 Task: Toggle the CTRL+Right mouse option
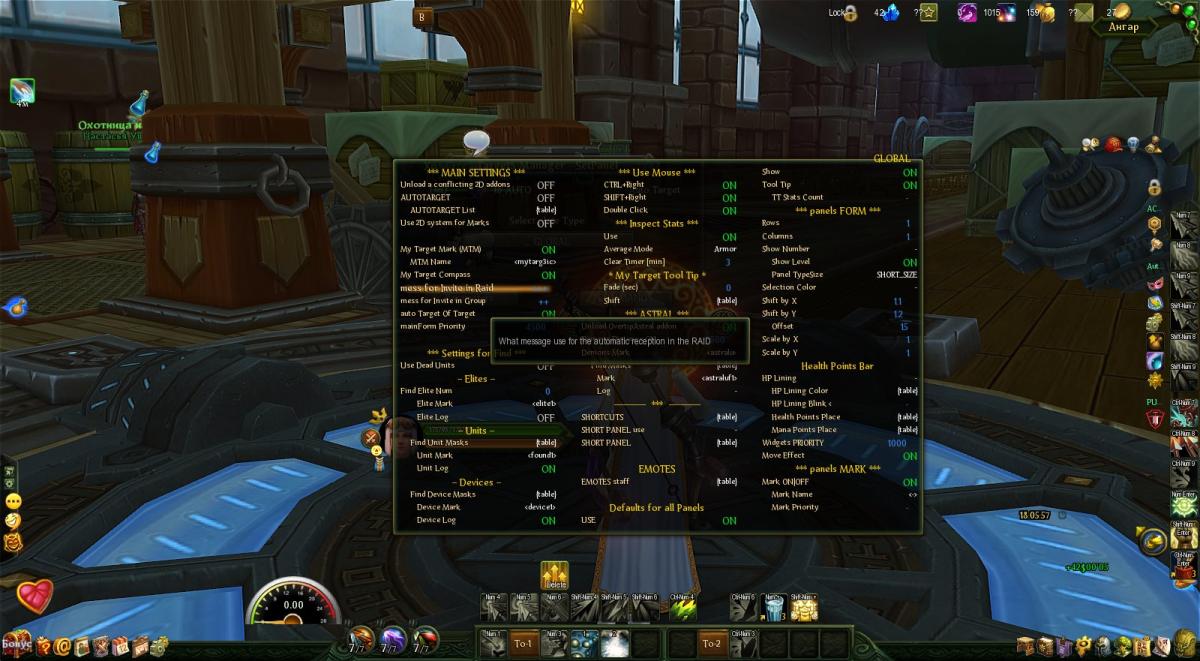click(729, 185)
